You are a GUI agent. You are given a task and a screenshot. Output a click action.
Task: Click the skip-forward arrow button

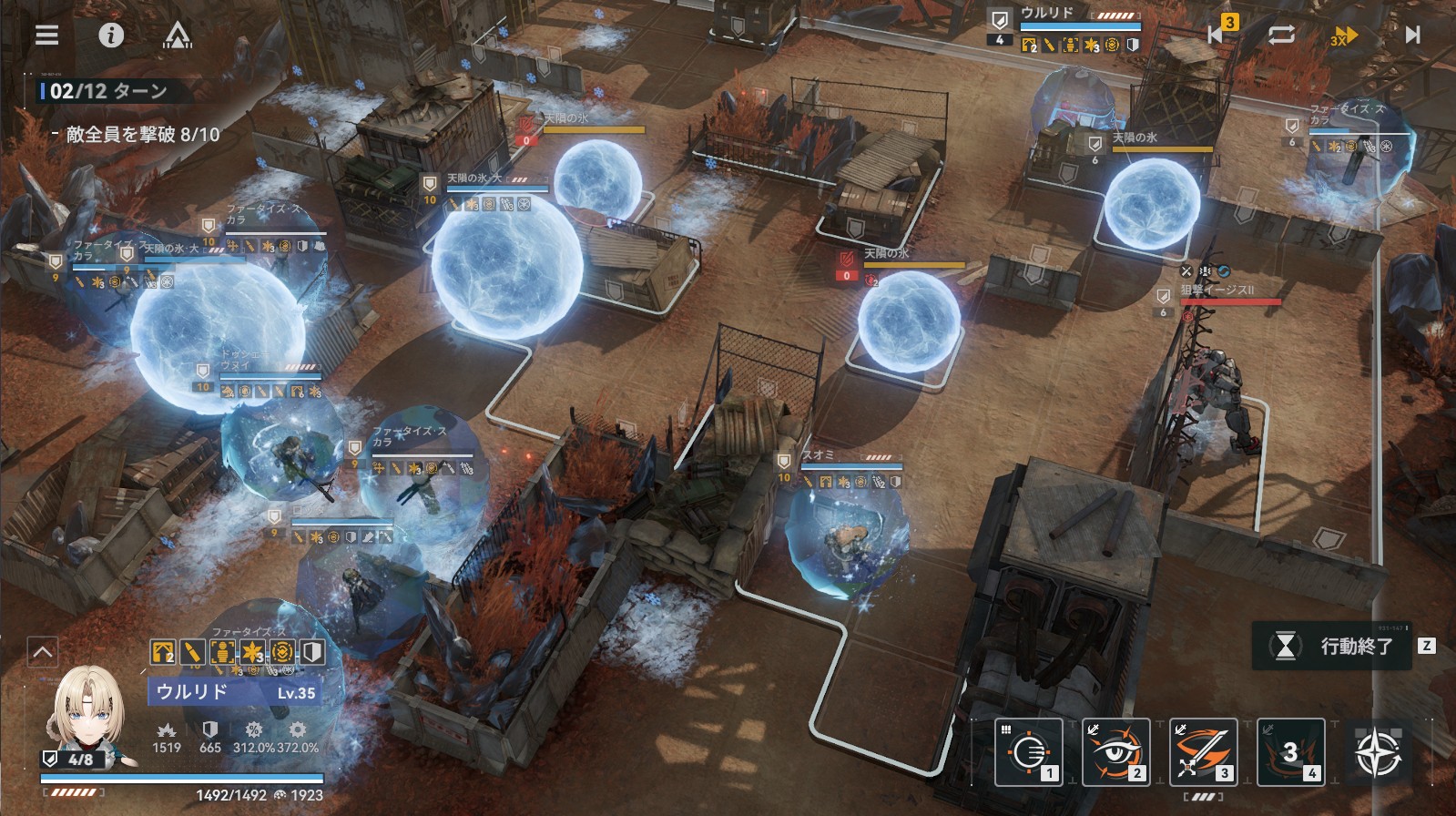1412,35
